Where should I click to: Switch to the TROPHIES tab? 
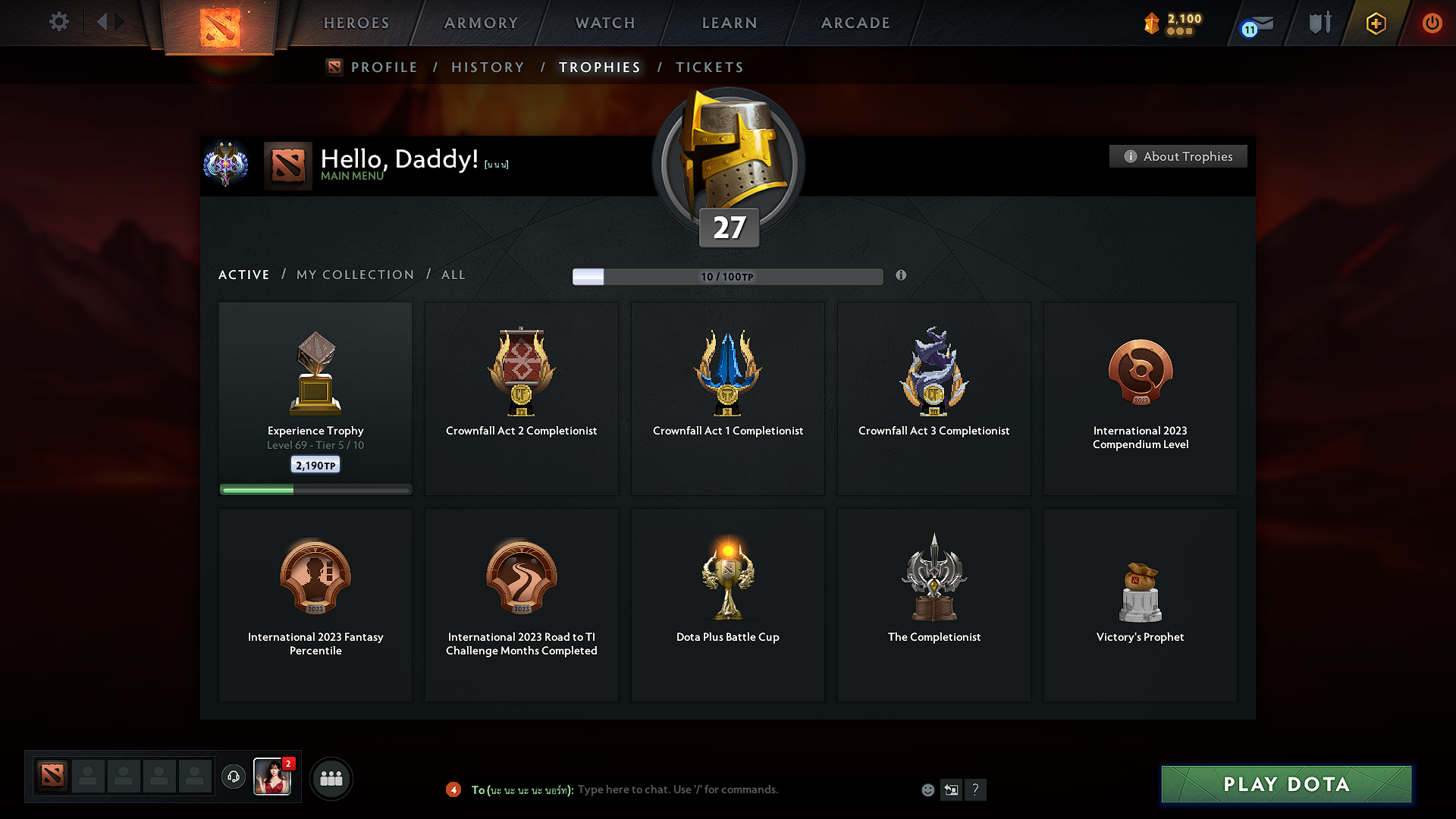click(599, 67)
